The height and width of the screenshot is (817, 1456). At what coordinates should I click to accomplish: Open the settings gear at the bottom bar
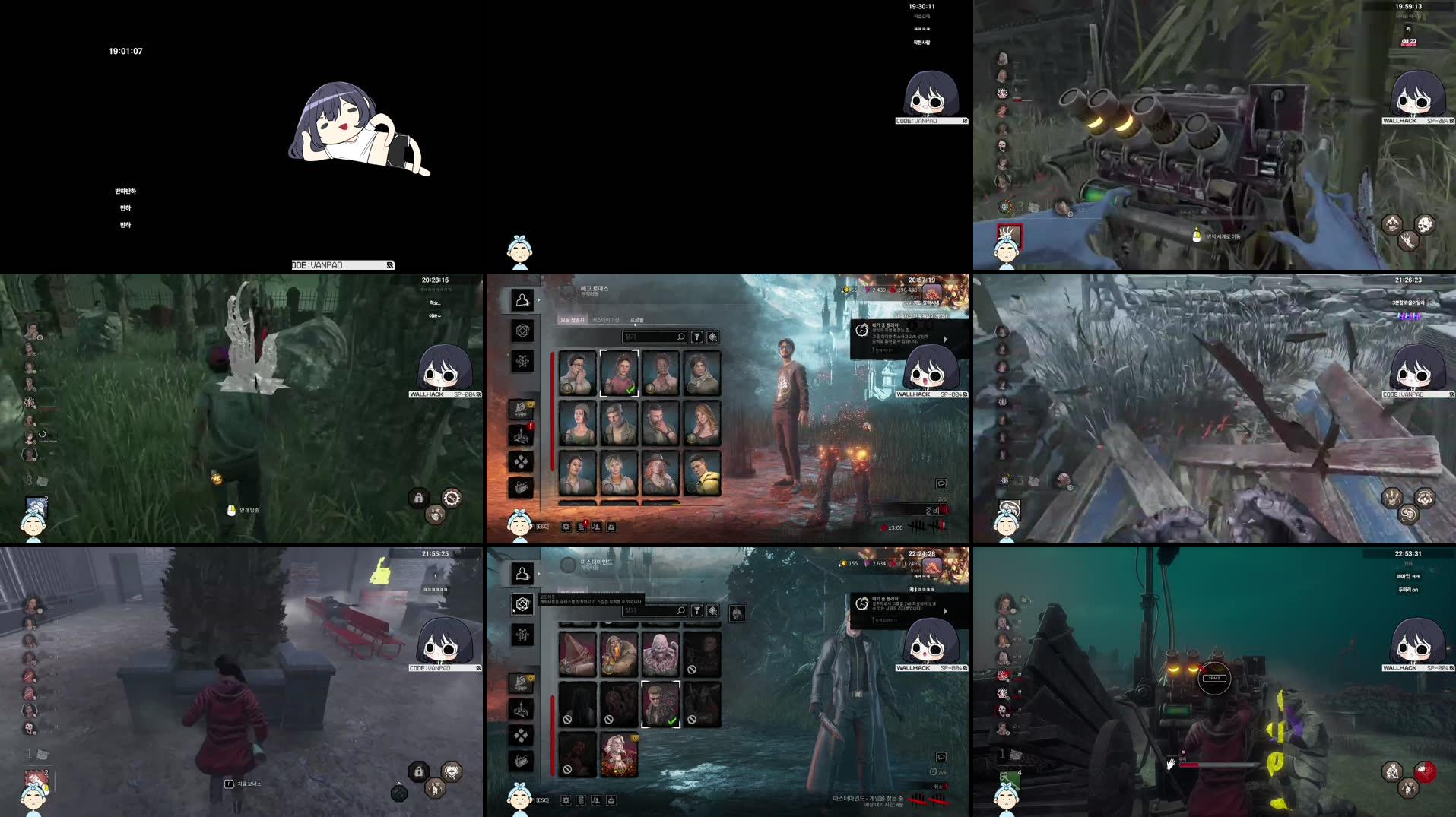tap(566, 527)
